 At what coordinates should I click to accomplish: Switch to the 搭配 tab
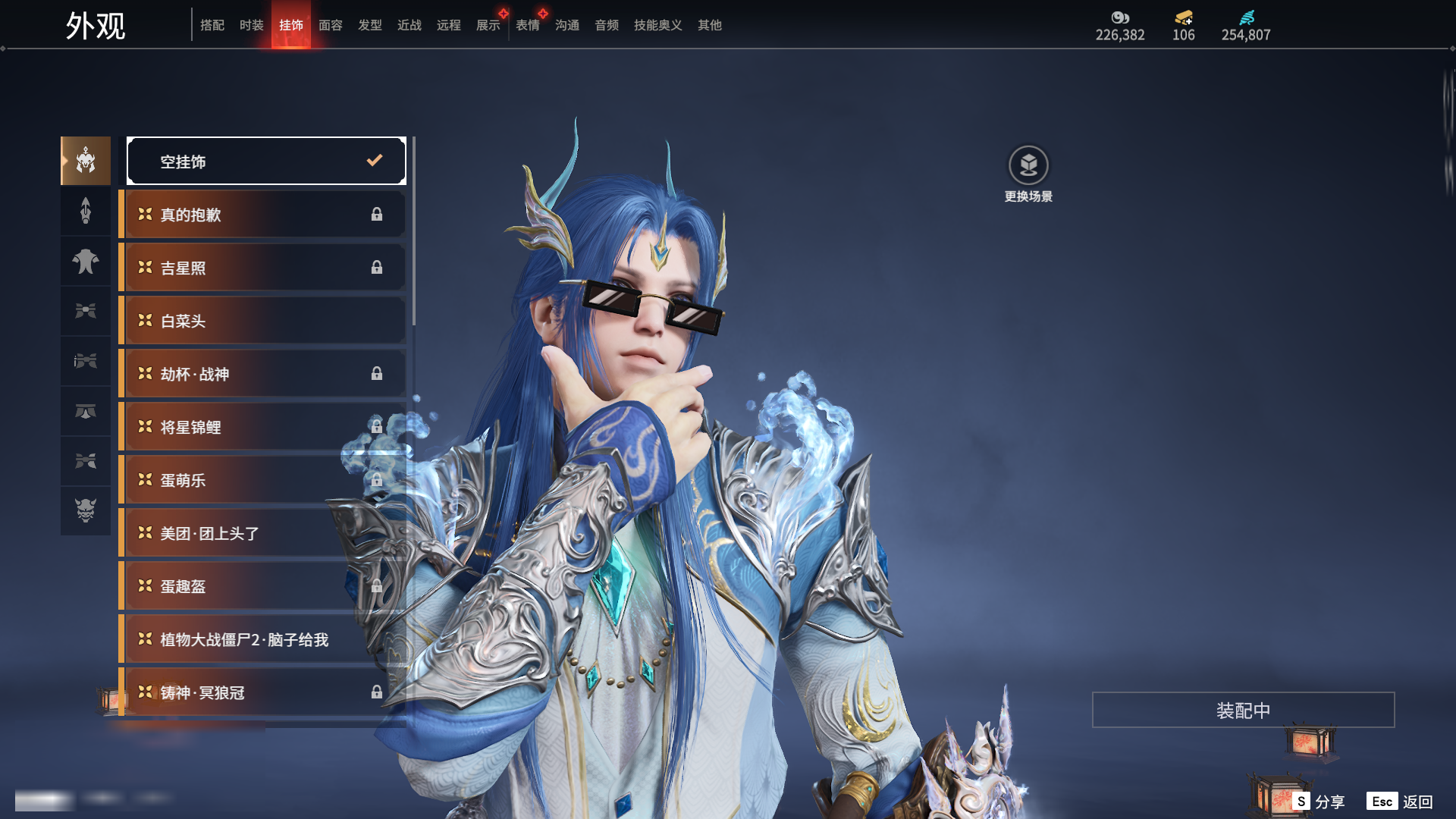(x=212, y=25)
